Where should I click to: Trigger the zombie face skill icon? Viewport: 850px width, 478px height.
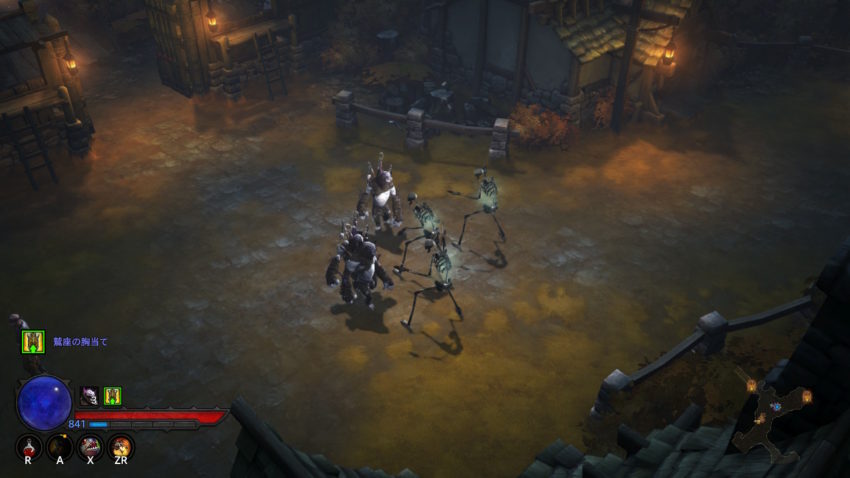point(91,445)
